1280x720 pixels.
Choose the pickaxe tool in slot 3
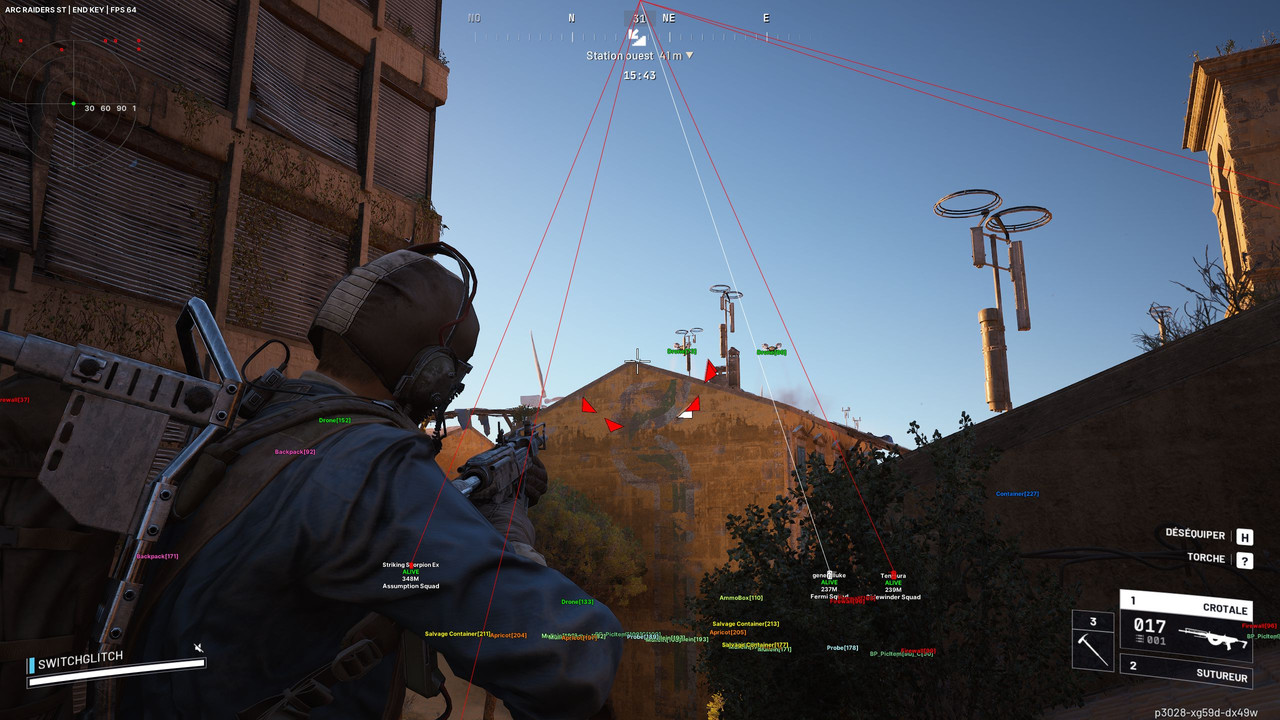point(1093,641)
